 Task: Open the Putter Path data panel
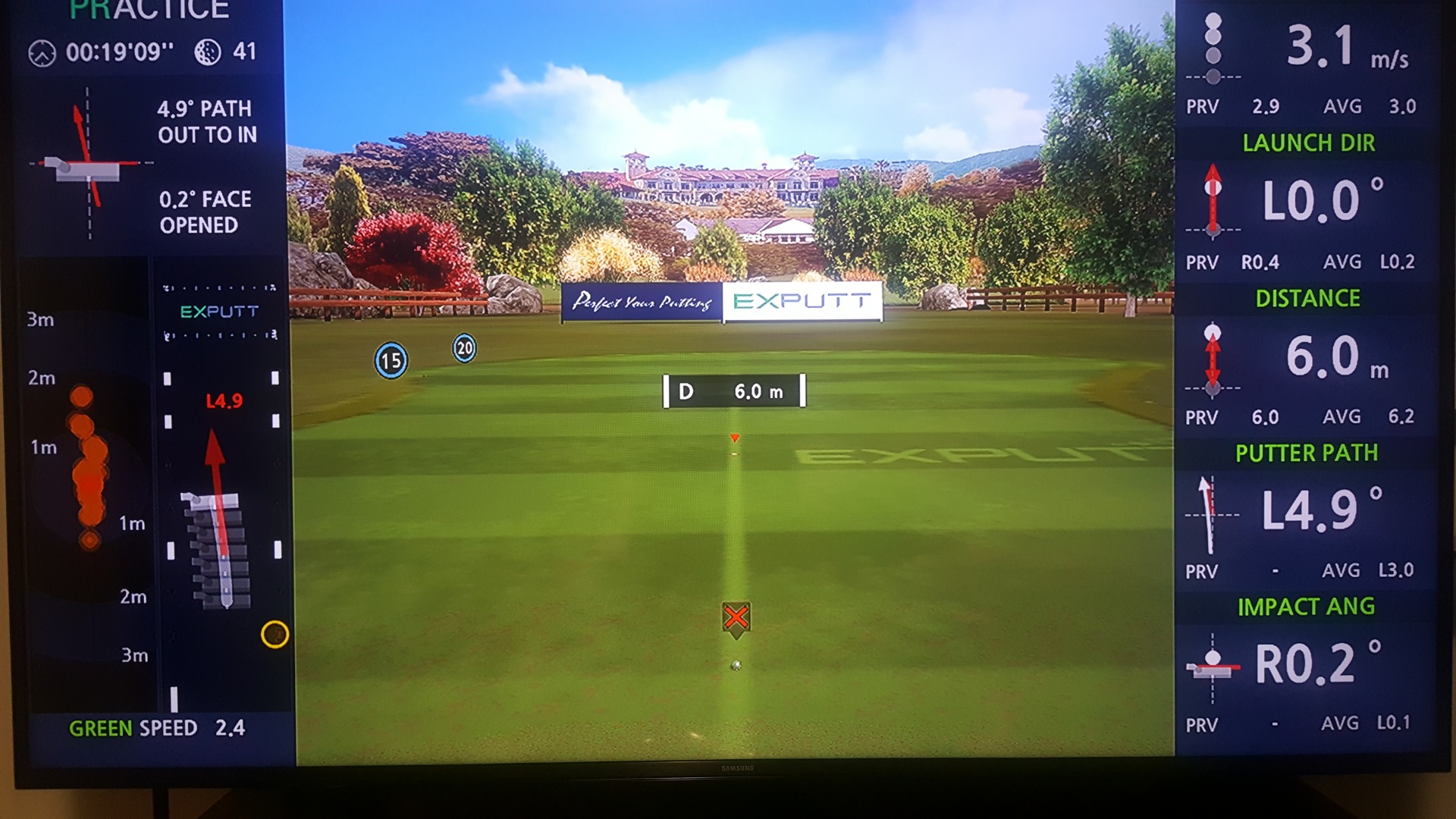tap(1306, 512)
